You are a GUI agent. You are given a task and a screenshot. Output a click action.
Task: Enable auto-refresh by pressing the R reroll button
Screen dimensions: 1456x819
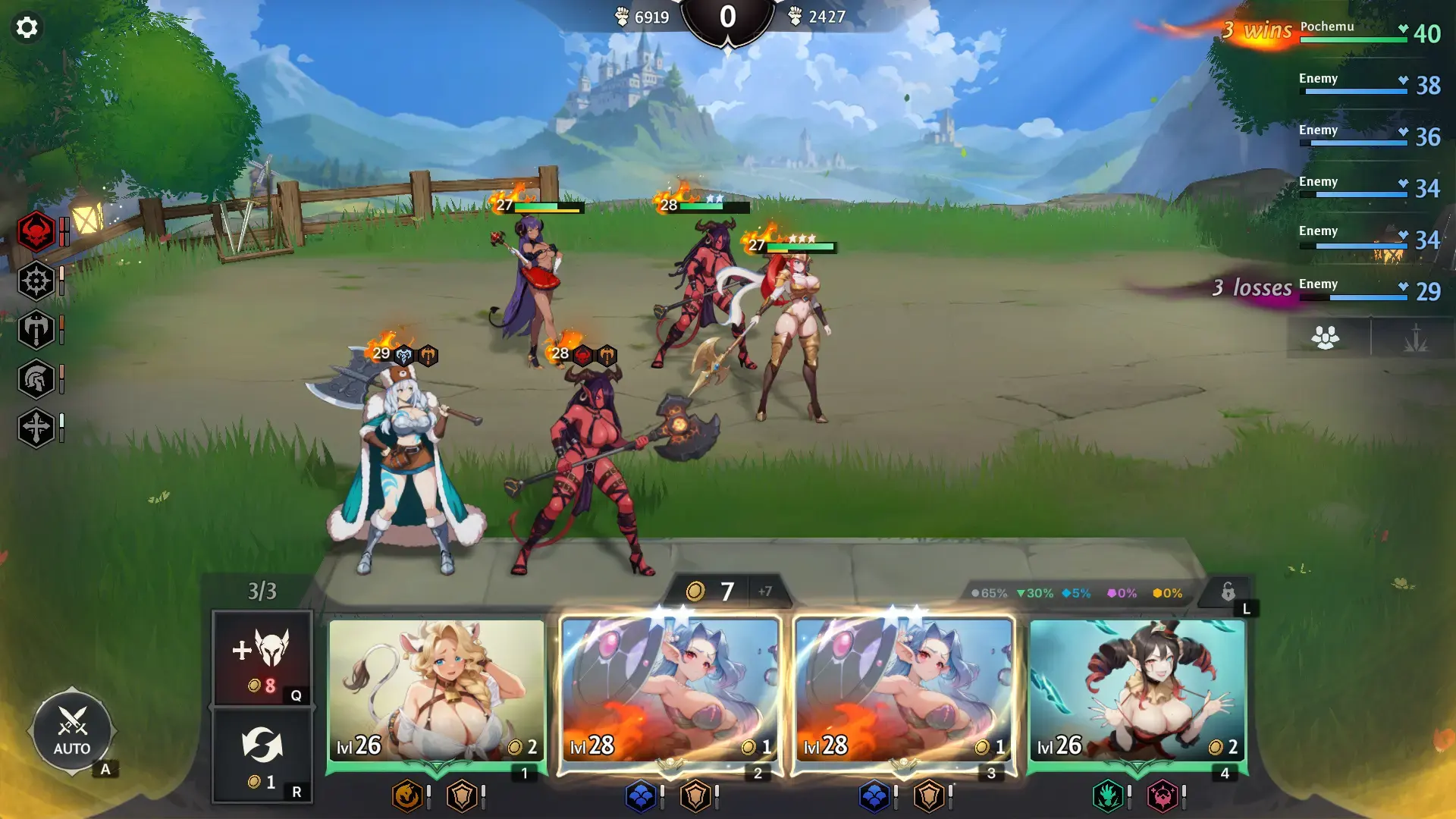[262, 751]
